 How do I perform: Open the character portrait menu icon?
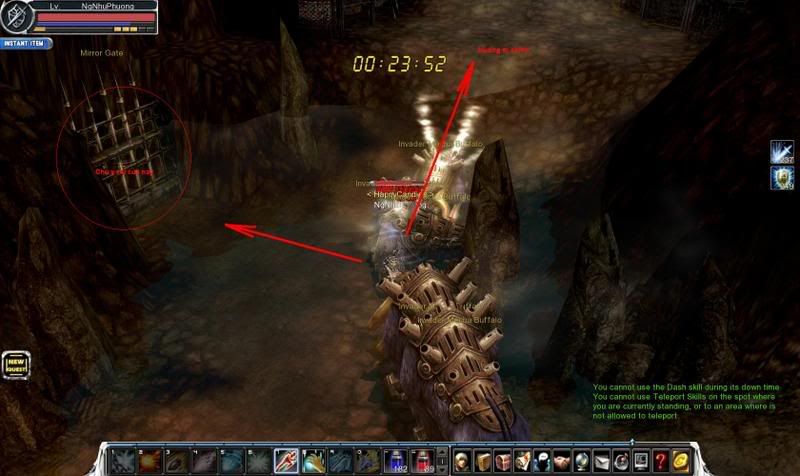[x=462, y=461]
